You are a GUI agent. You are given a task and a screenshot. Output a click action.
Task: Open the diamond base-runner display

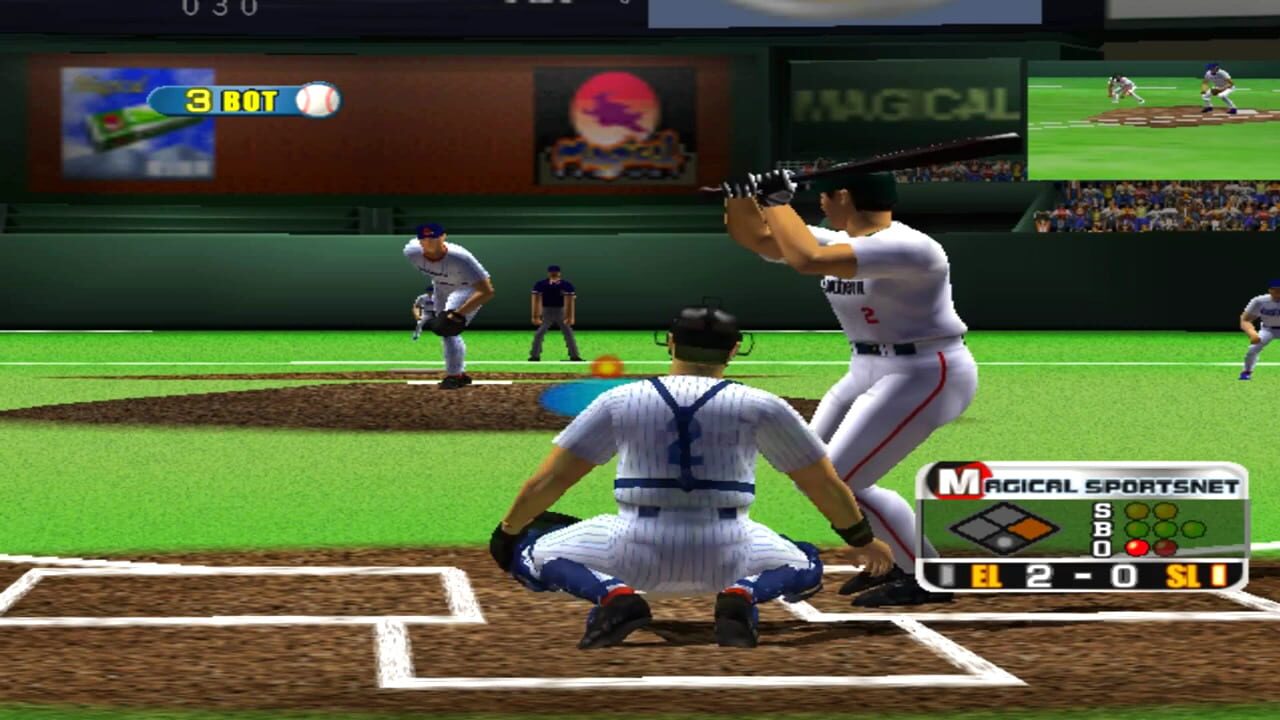1005,526
